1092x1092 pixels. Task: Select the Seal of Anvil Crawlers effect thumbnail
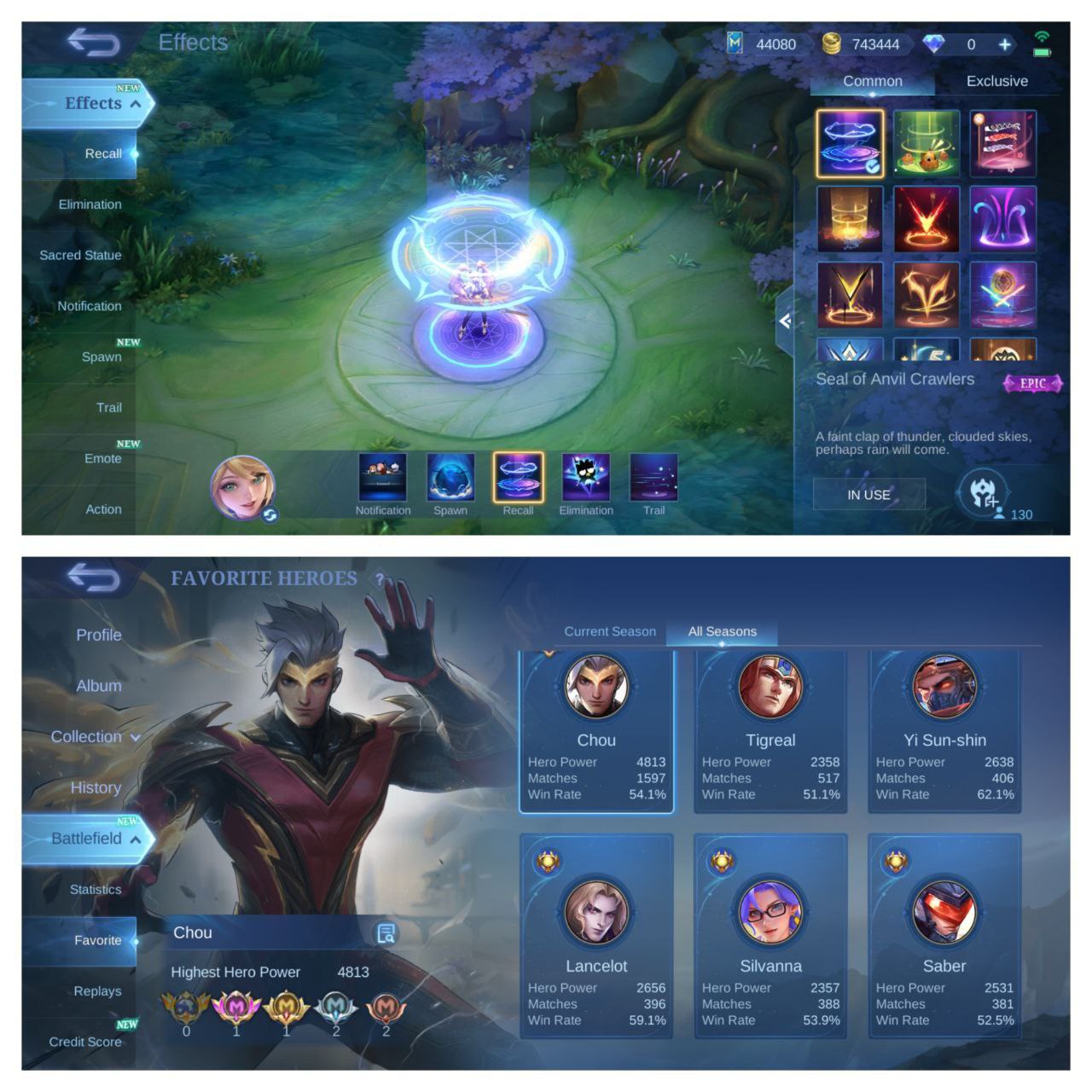[x=850, y=142]
